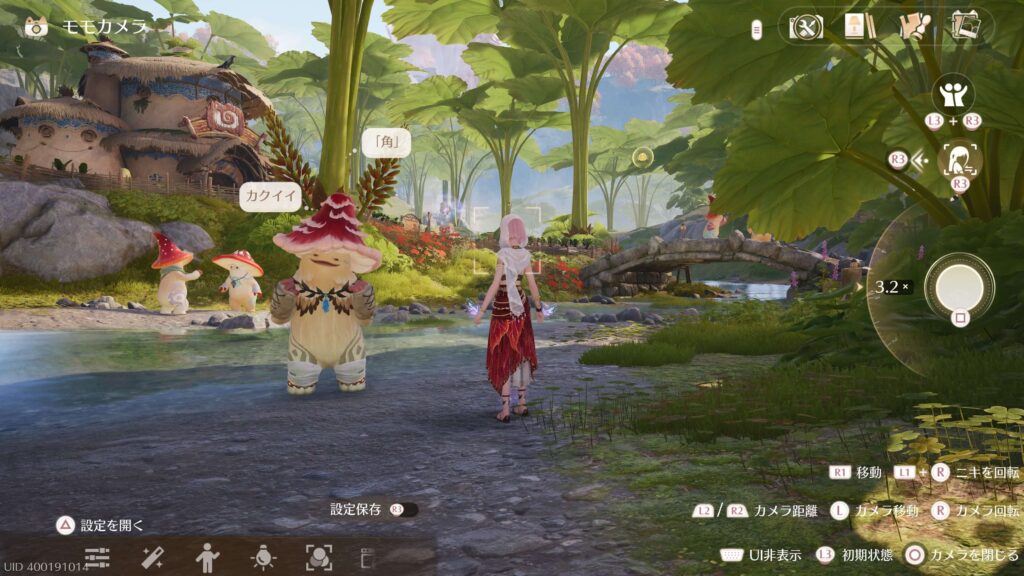The image size is (1024, 576).
Task: Select the magic wand filter tab
Action: pyautogui.click(x=152, y=557)
